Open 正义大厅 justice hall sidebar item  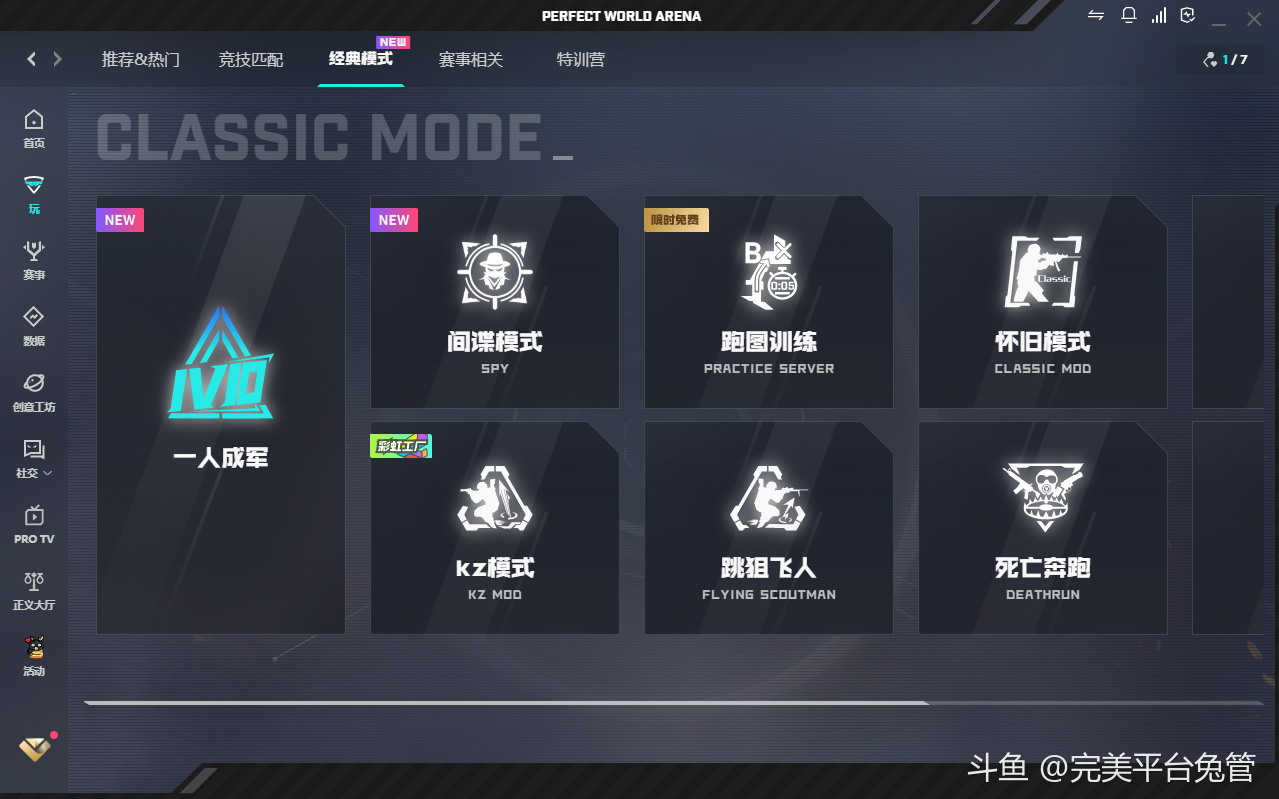[34, 590]
